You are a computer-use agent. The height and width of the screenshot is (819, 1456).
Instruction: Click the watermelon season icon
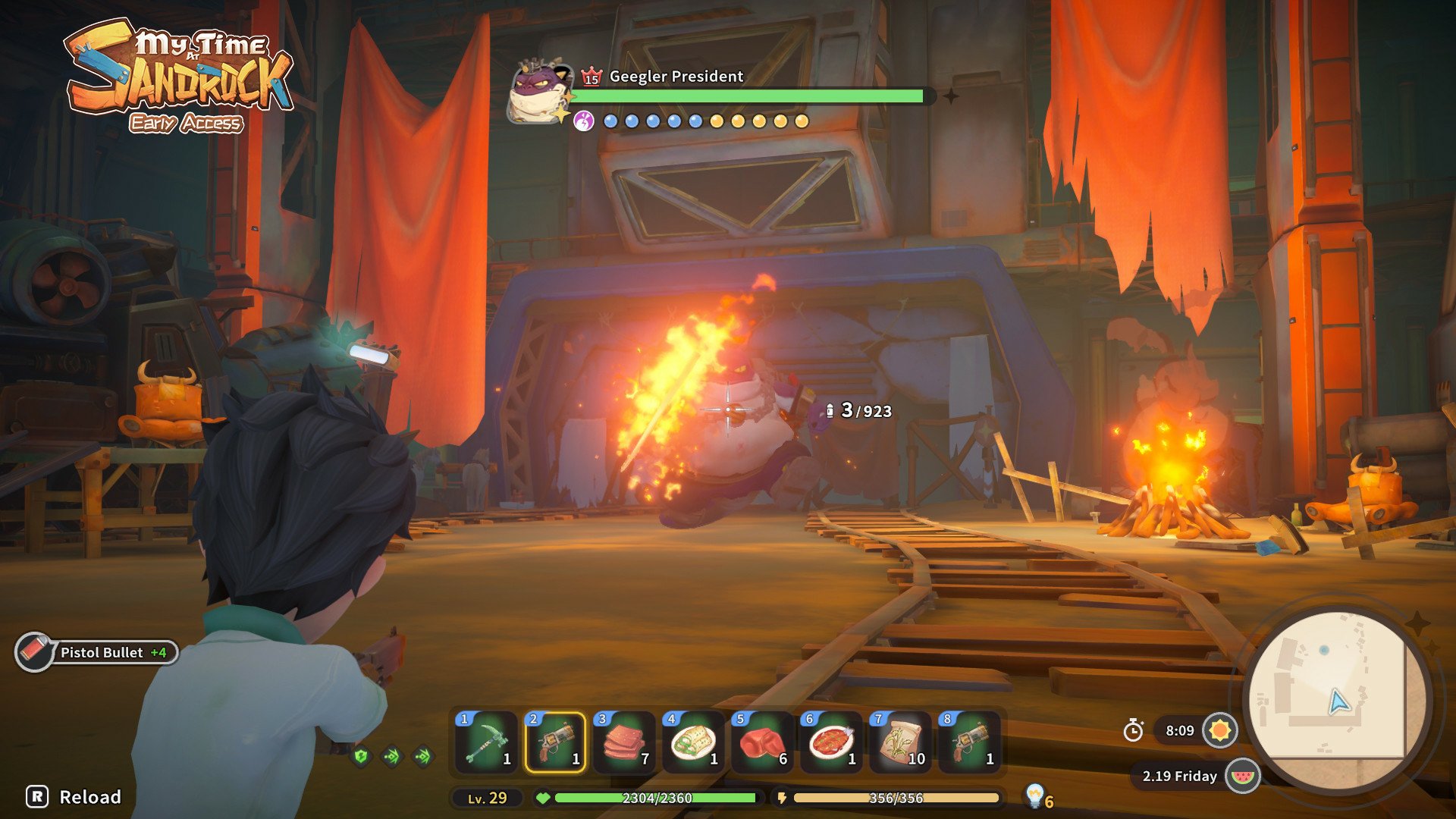(x=1242, y=776)
